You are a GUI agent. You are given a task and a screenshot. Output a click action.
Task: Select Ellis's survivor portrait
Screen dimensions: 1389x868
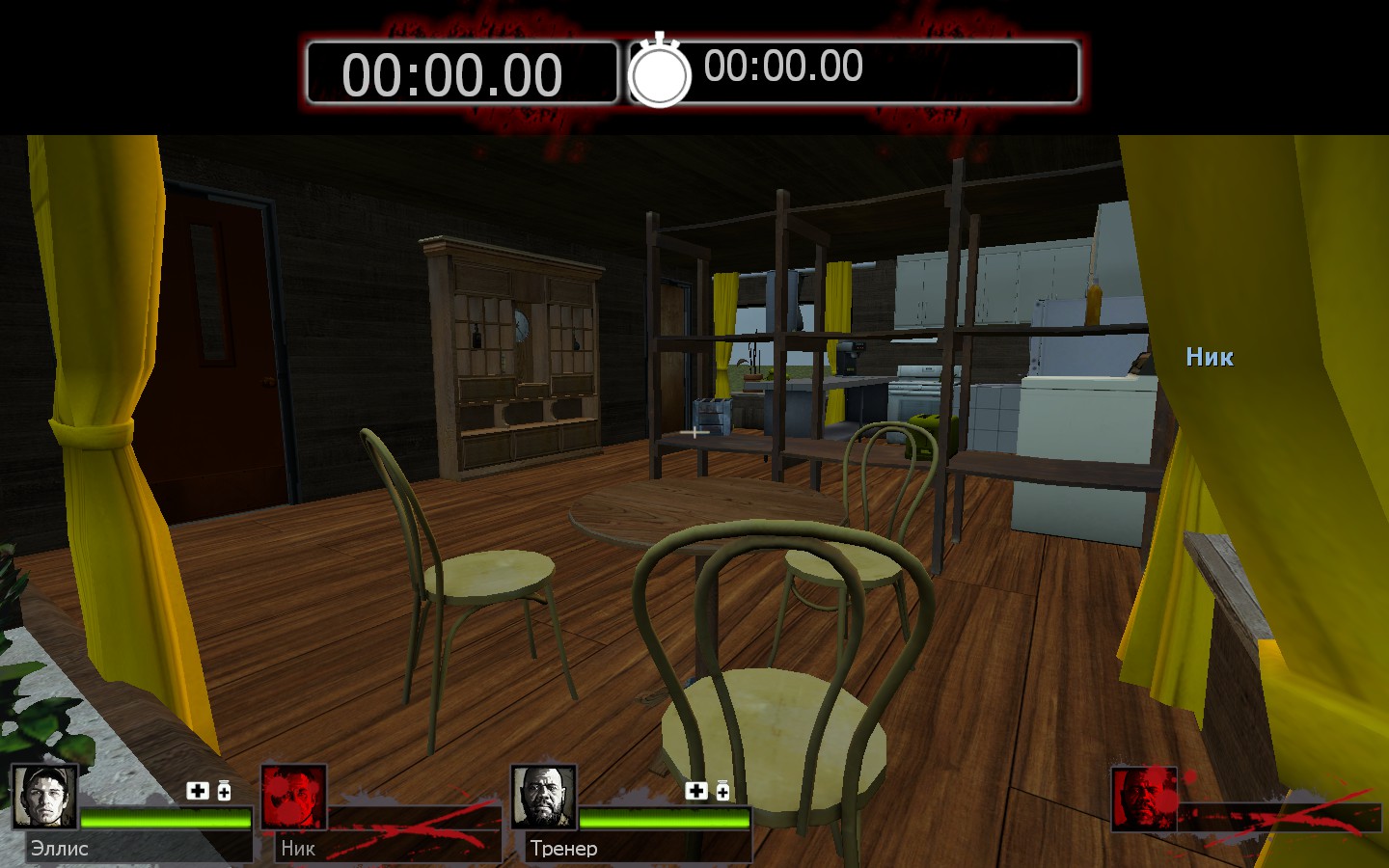click(44, 797)
